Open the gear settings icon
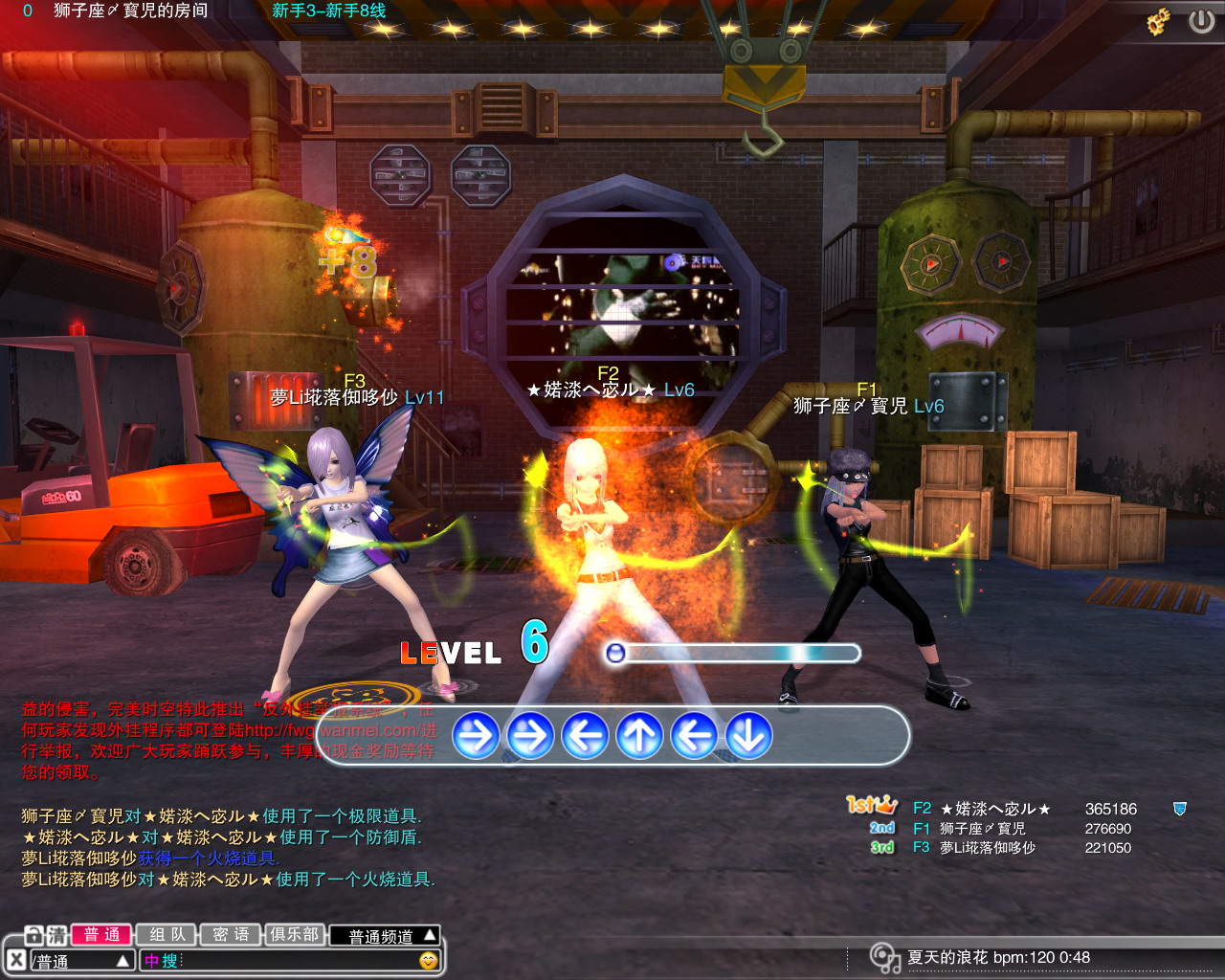This screenshot has width=1225, height=980. pyautogui.click(x=1160, y=21)
